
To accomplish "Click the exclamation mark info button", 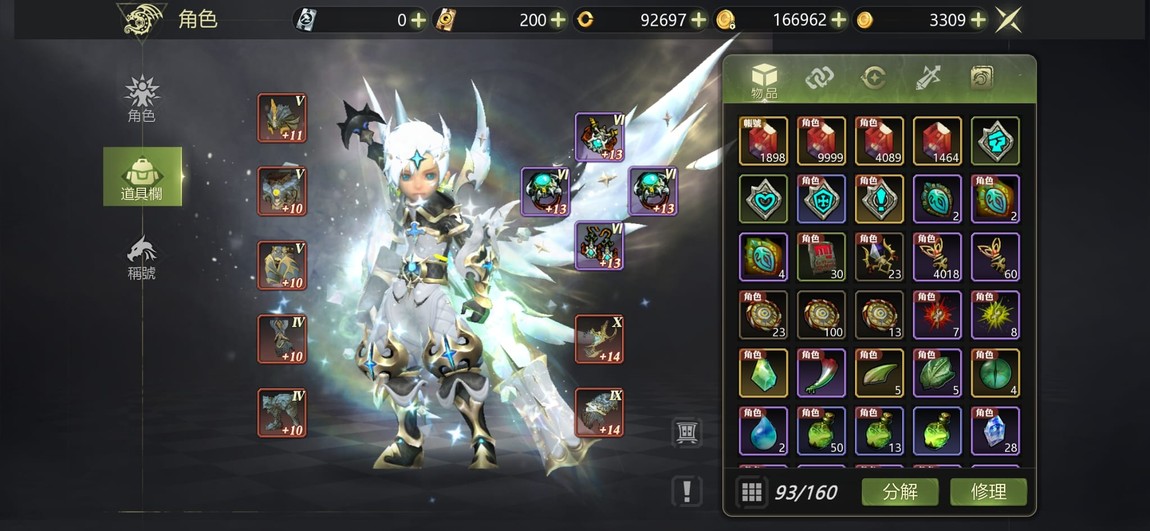I will (686, 490).
